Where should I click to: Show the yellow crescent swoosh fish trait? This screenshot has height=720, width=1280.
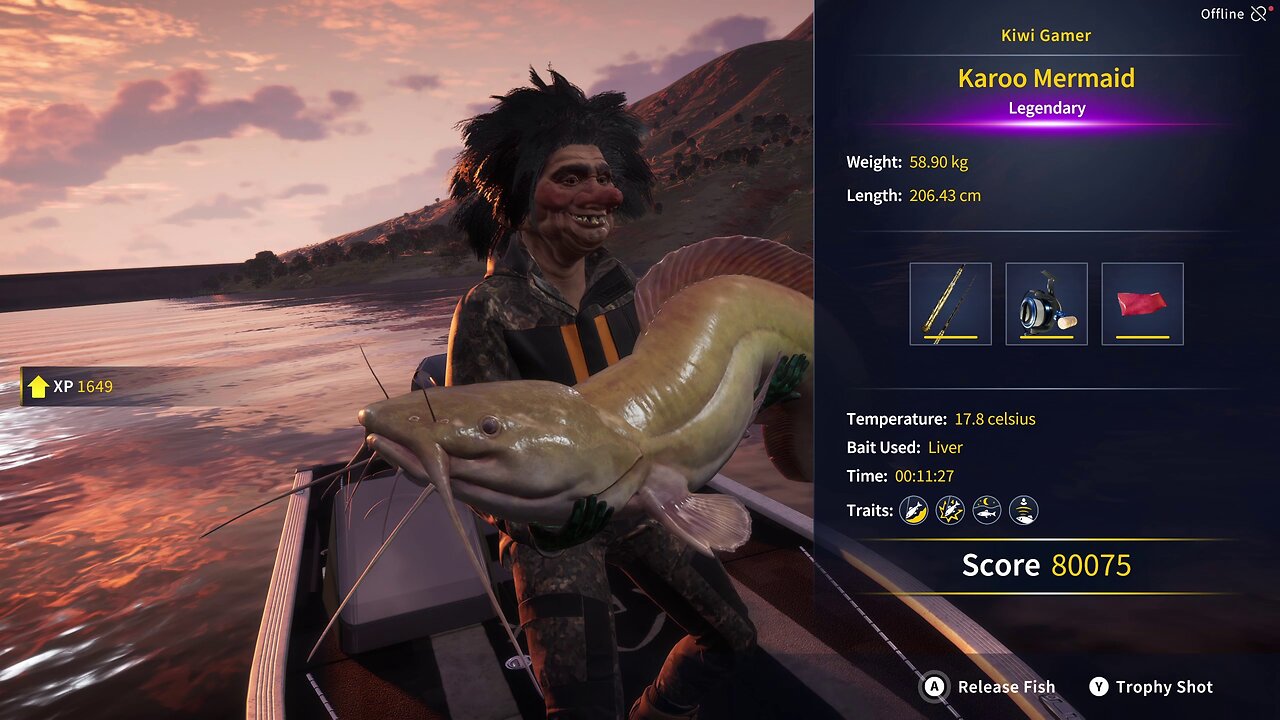(913, 511)
